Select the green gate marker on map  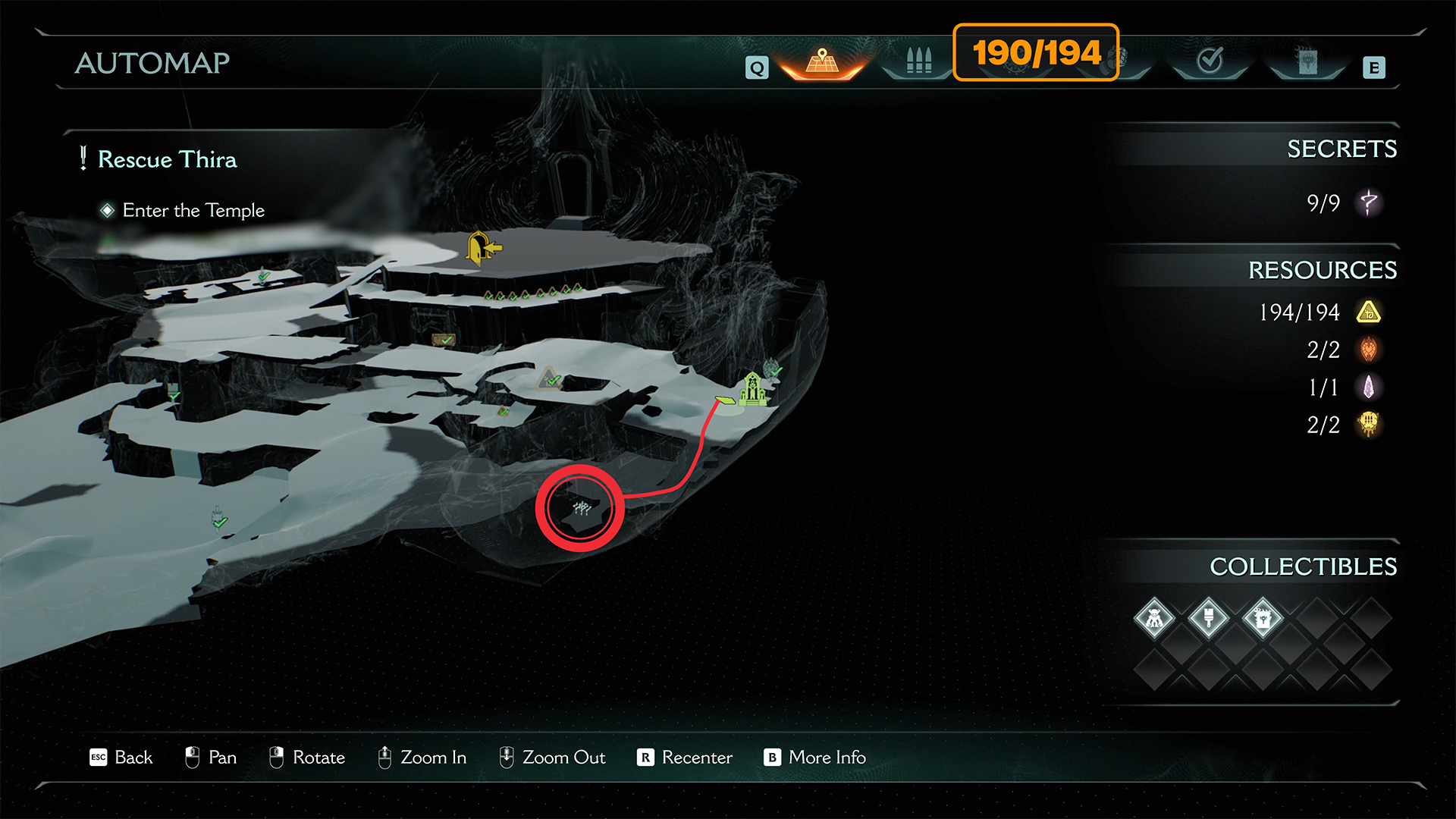point(752,389)
